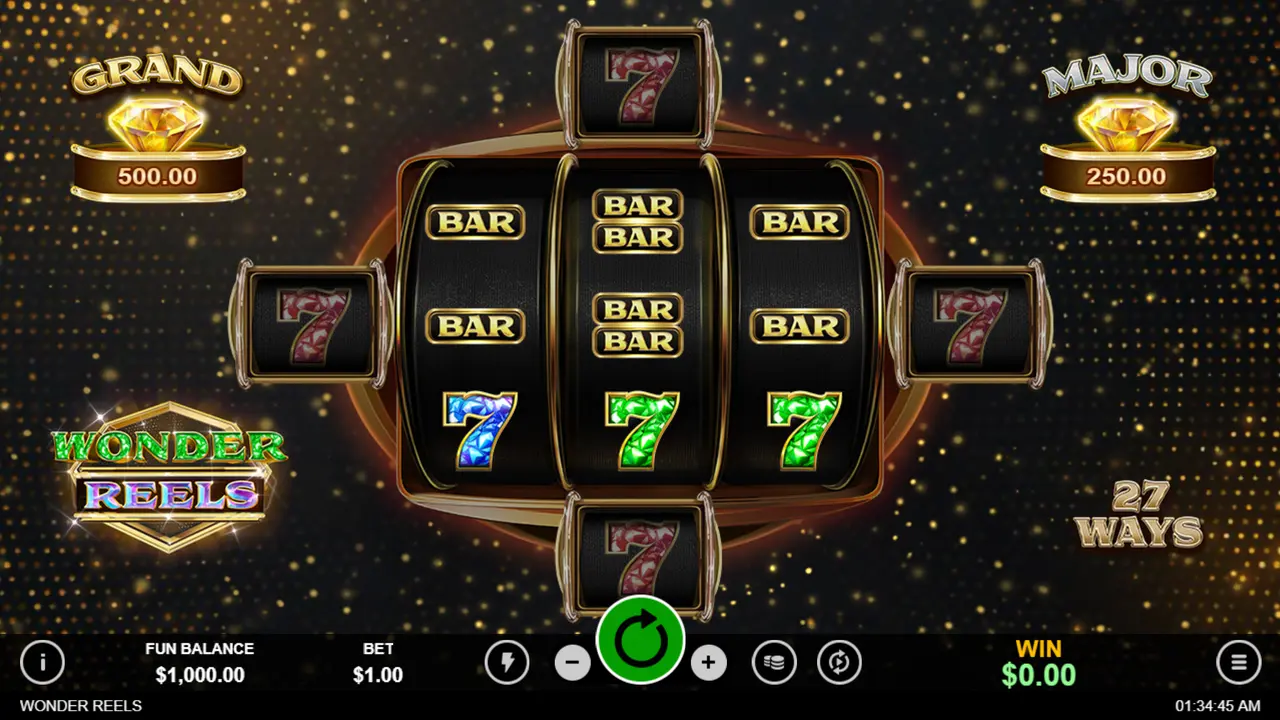Image resolution: width=1280 pixels, height=720 pixels.
Task: Open the menu in bottom right corner
Action: (x=1238, y=663)
